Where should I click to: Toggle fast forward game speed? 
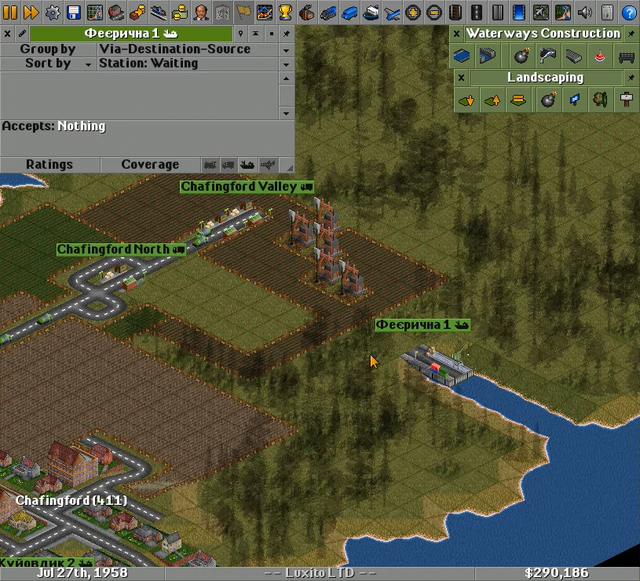point(31,13)
